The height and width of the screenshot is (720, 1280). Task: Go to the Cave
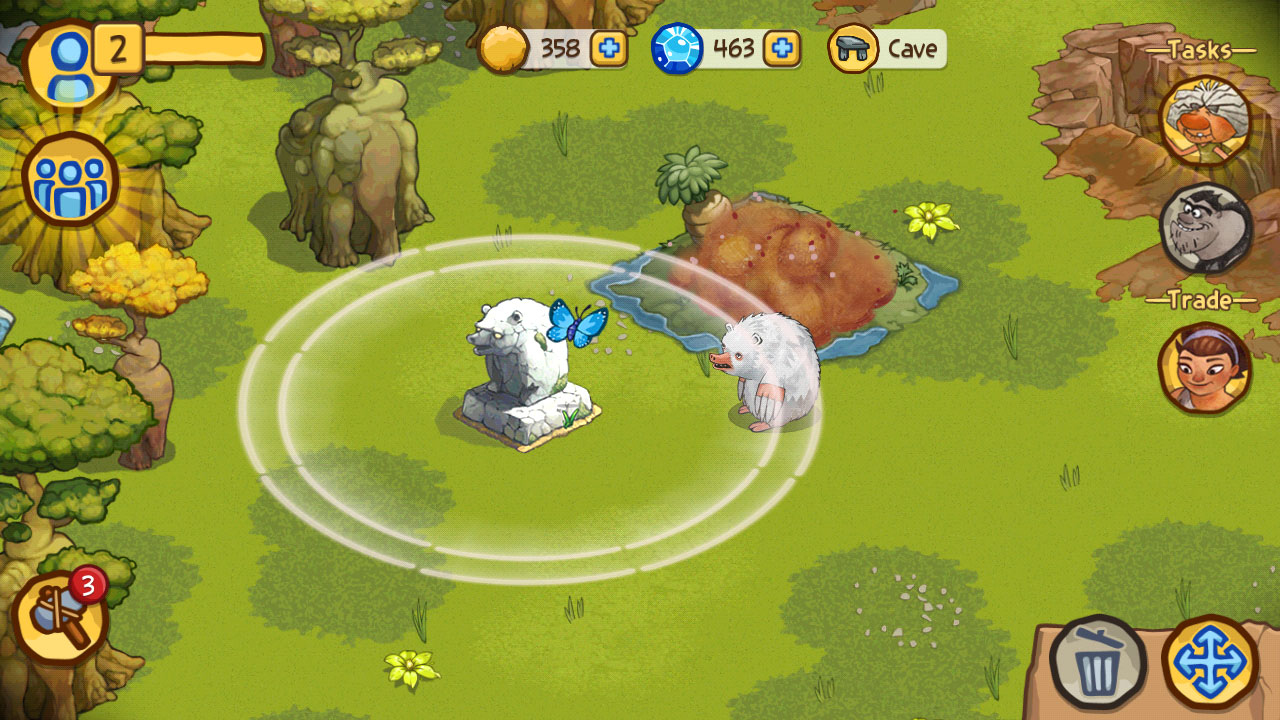(887, 49)
